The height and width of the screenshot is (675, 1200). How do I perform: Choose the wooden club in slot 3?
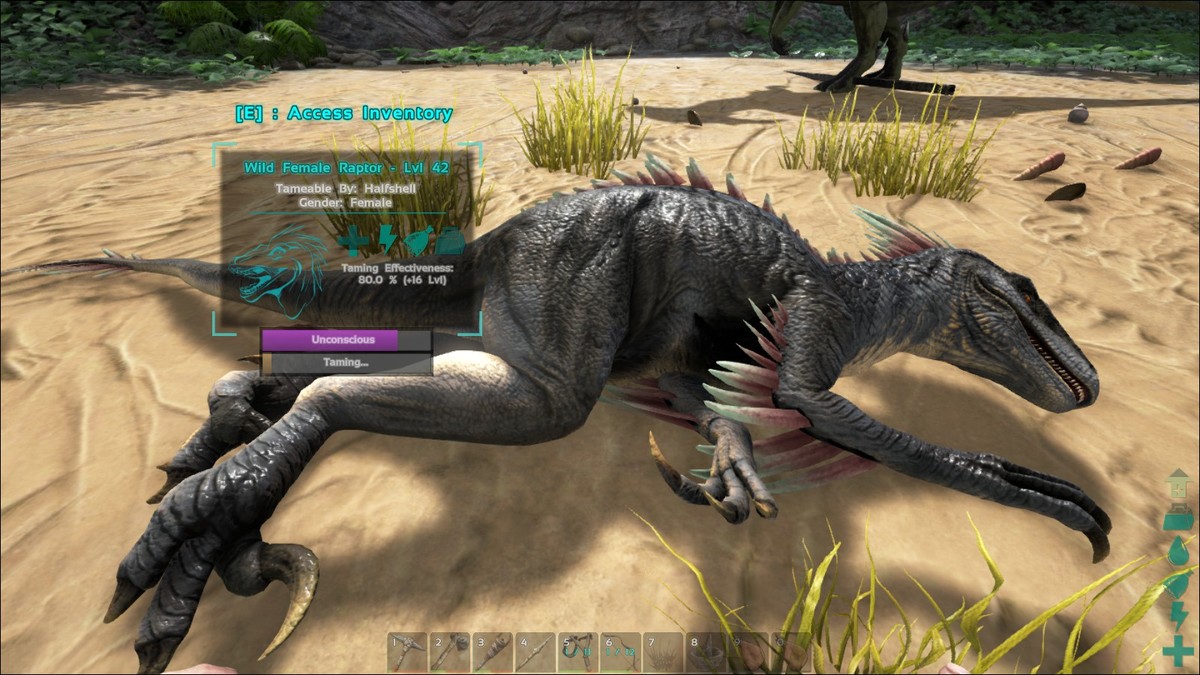[492, 652]
